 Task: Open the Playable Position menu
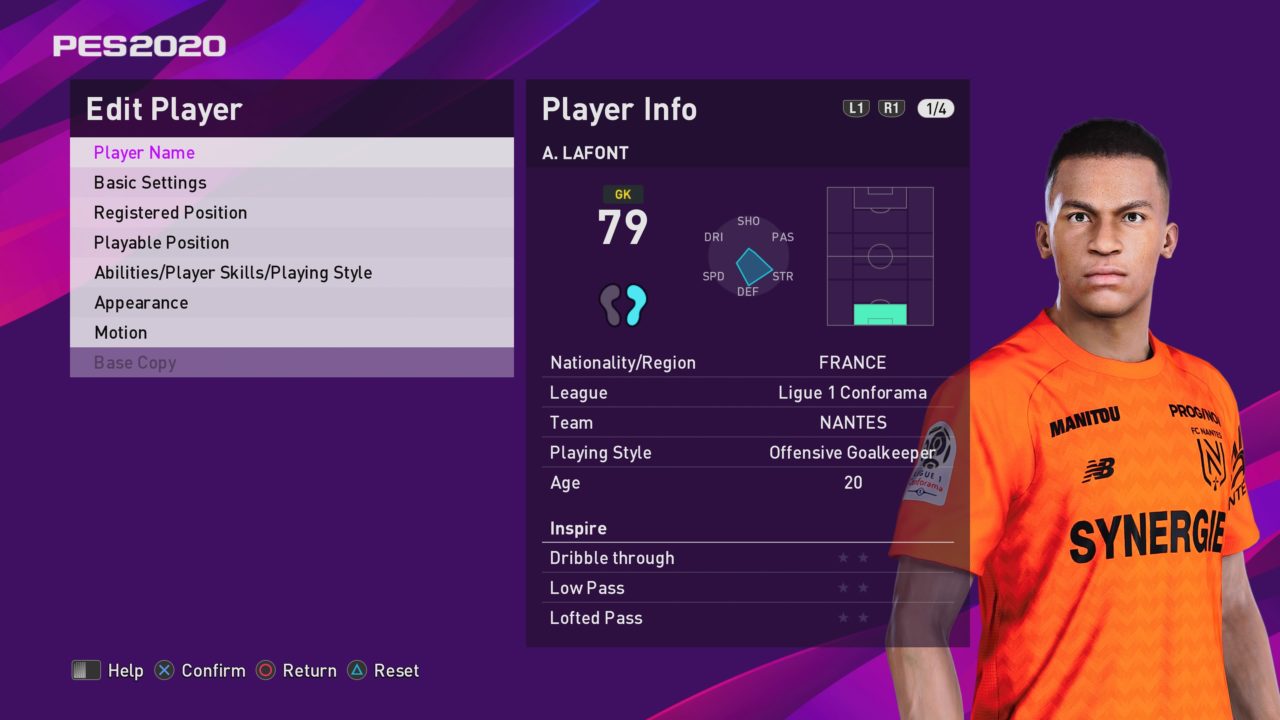161,243
